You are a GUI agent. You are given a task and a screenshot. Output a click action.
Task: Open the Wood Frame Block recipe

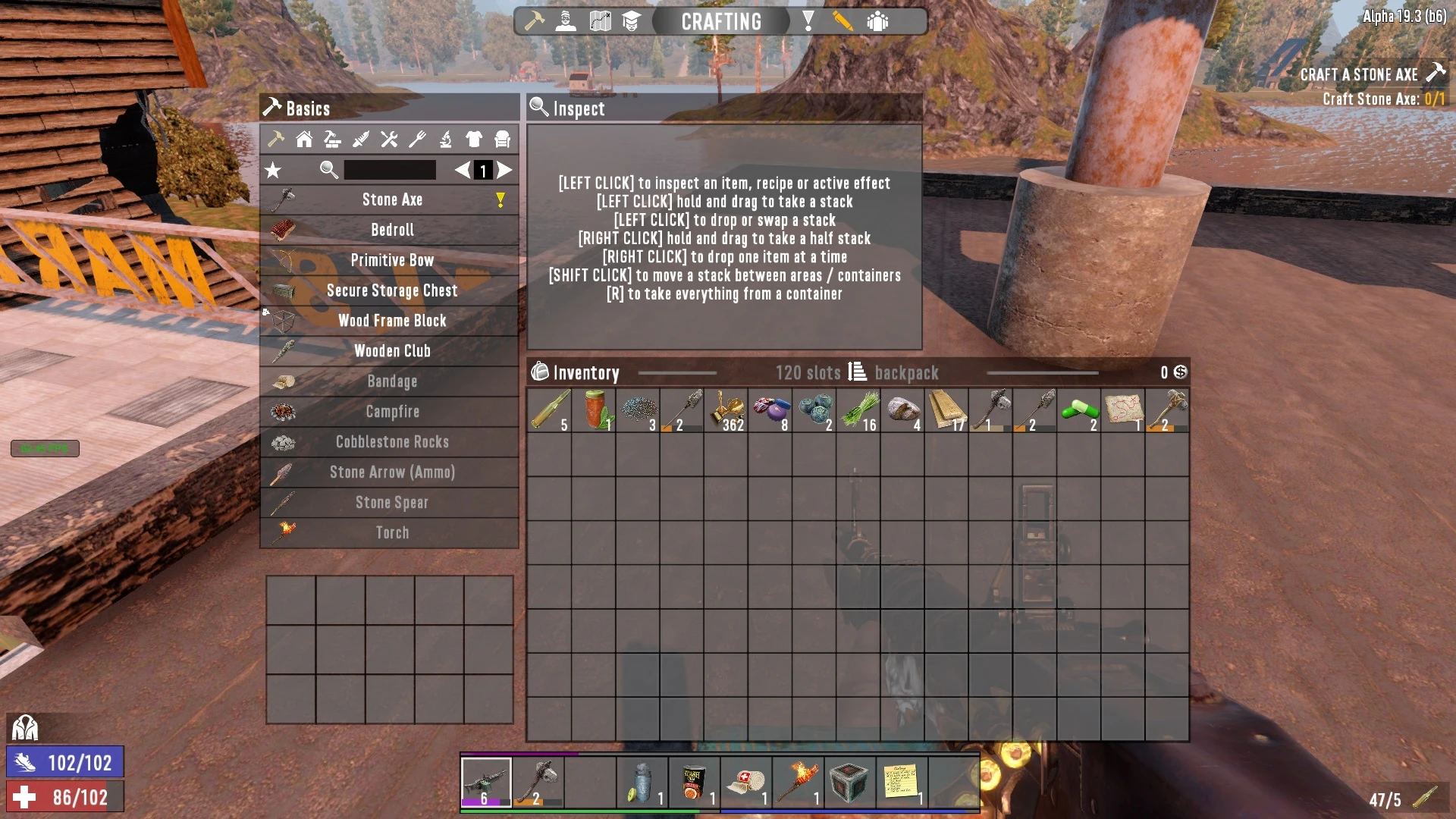391,321
